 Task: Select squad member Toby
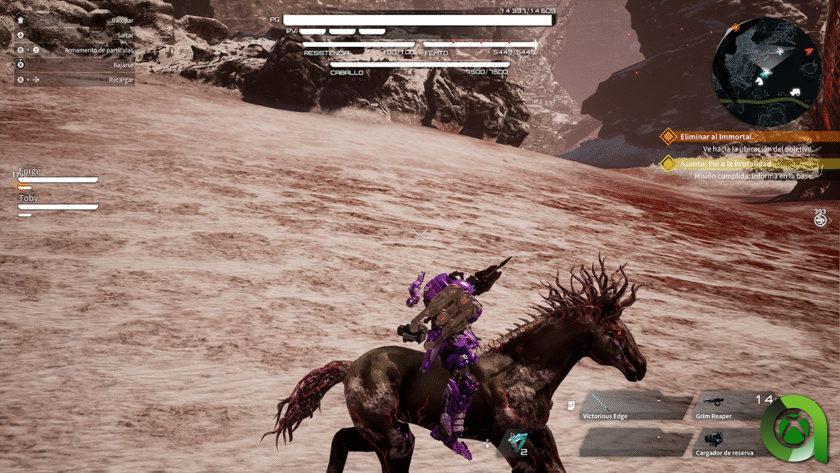pos(56,203)
